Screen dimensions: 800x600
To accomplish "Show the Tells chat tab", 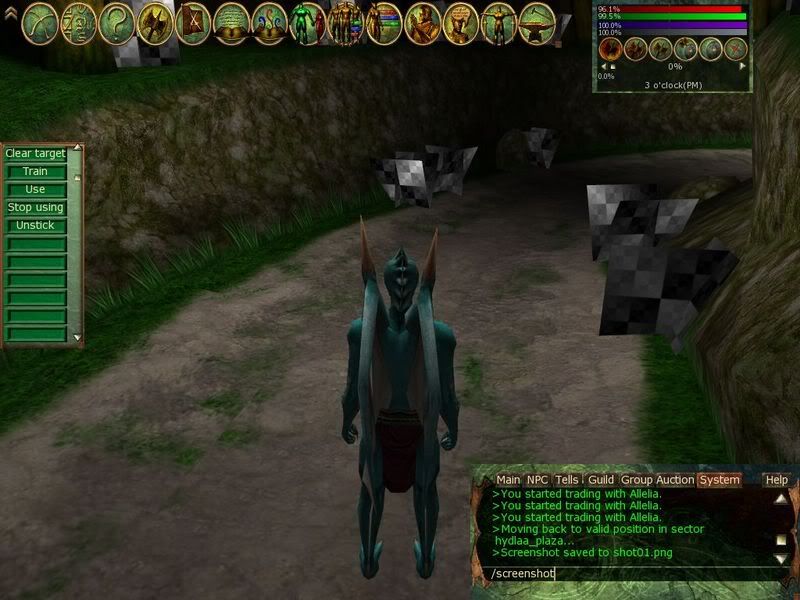I will click(567, 480).
